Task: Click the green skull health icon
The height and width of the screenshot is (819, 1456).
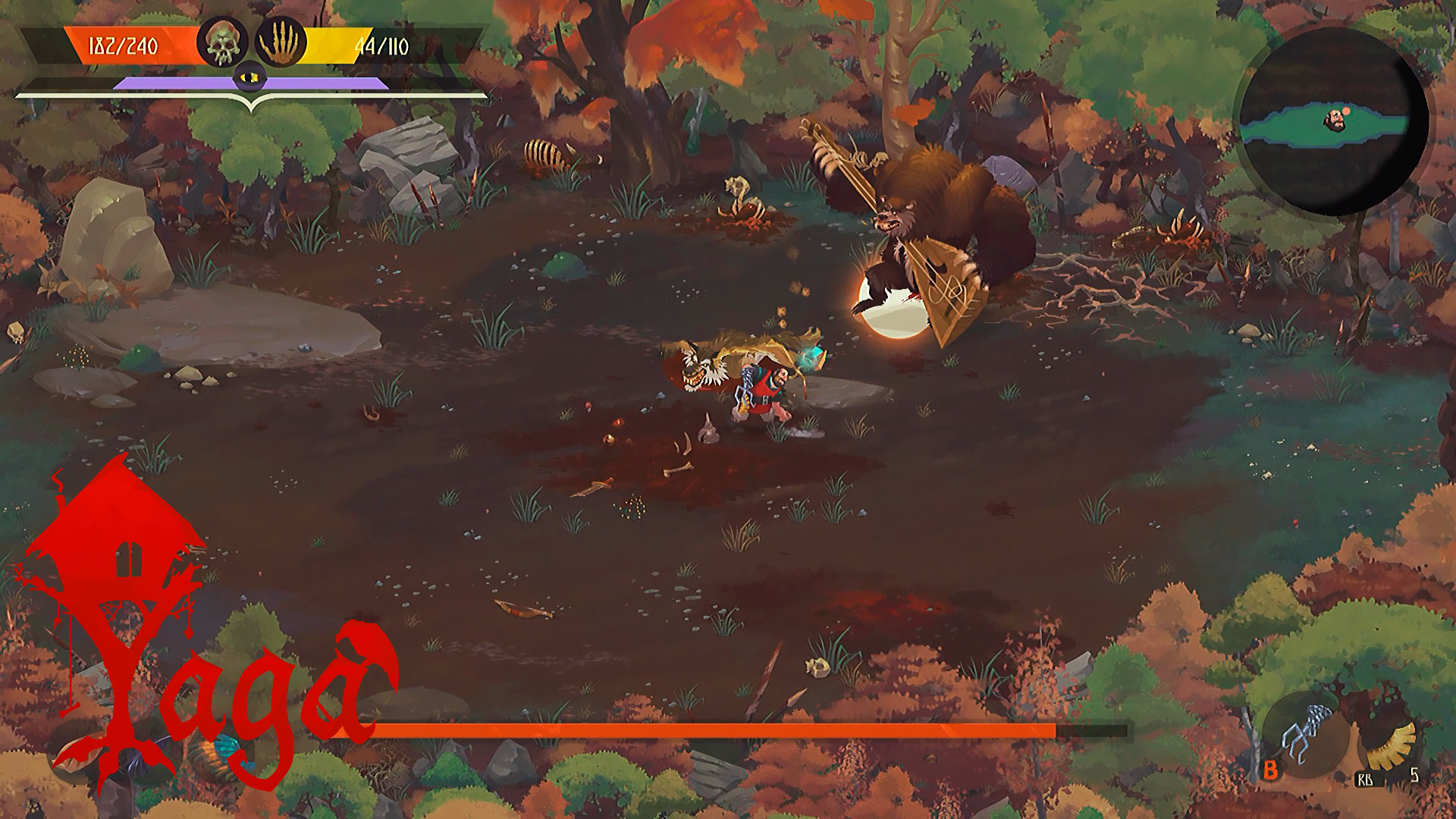Action: (223, 42)
